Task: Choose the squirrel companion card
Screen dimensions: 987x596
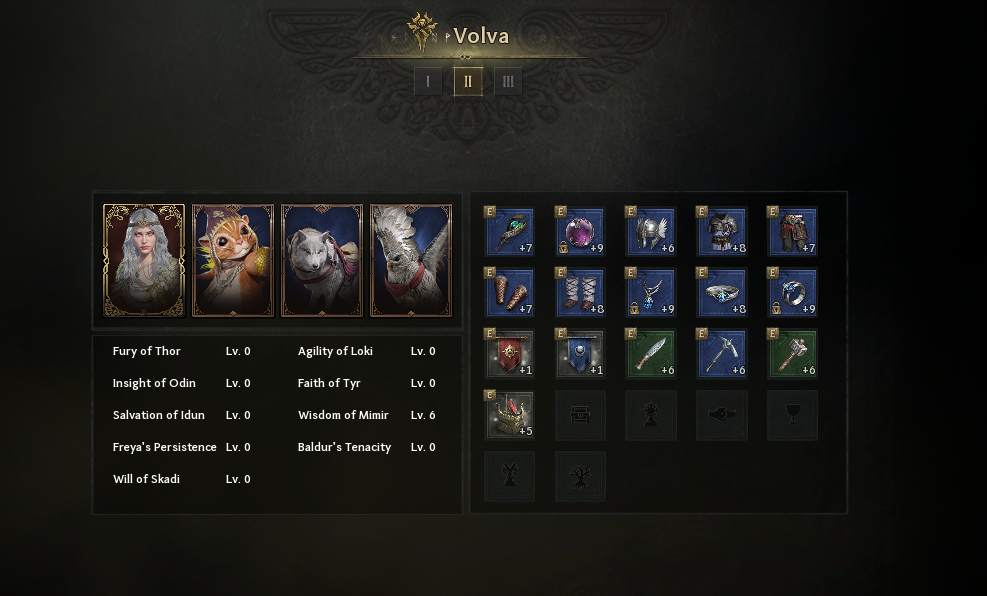Action: coord(233,261)
